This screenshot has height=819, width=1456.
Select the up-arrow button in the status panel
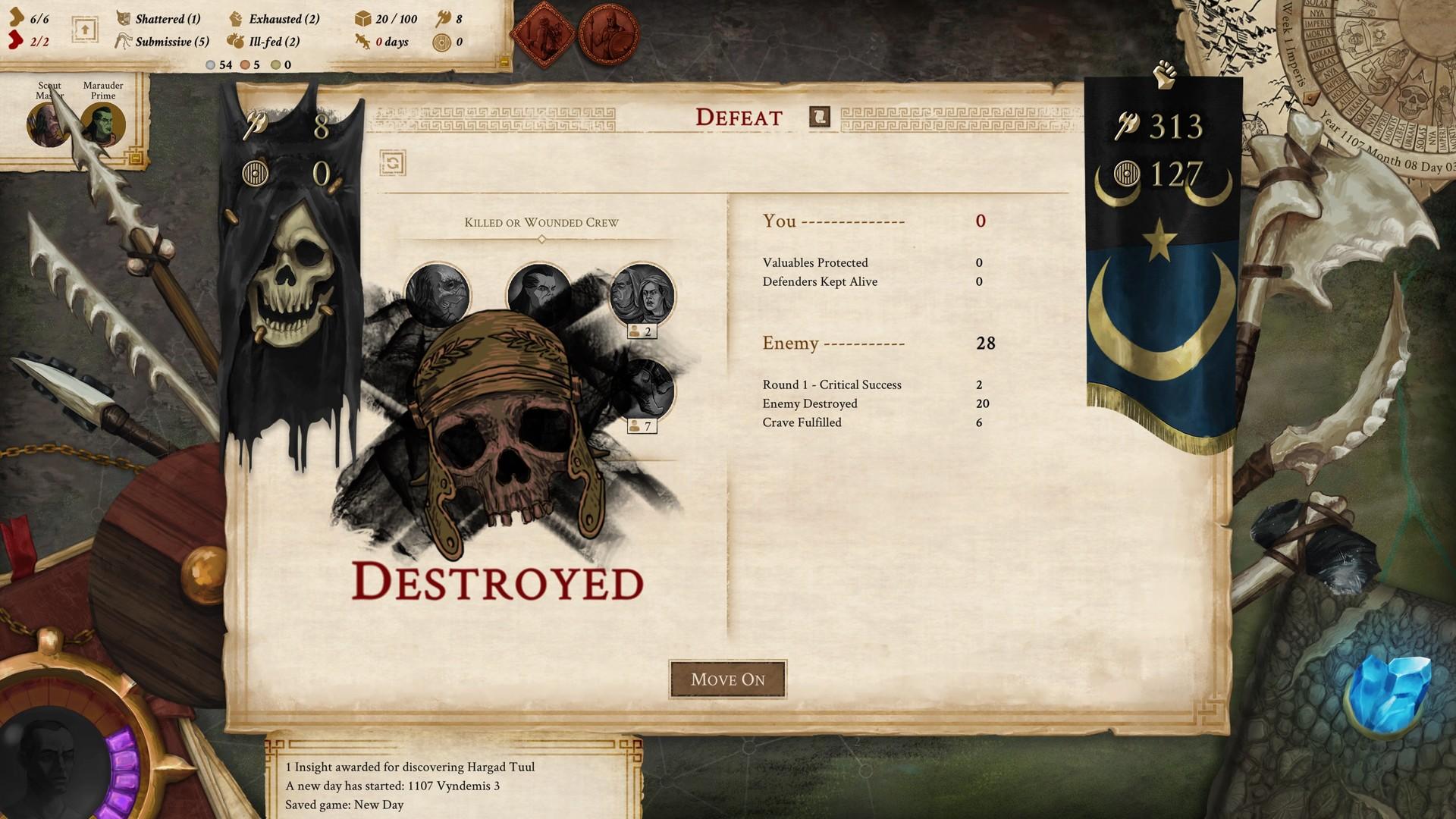85,30
